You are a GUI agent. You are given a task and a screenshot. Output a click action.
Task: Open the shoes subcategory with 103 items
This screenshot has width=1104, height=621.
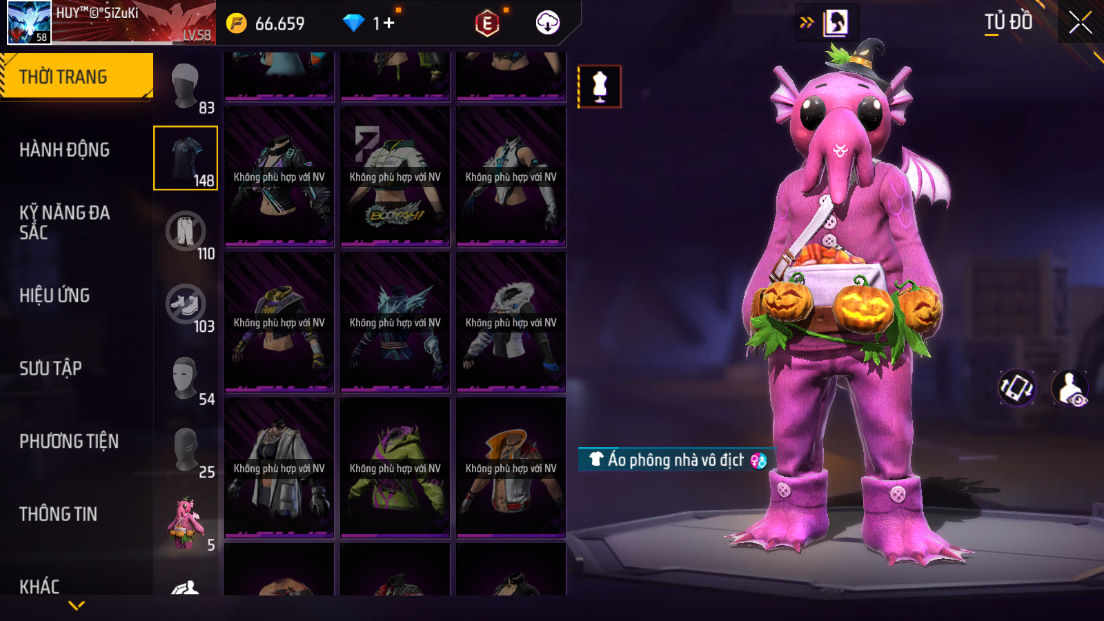click(x=185, y=304)
